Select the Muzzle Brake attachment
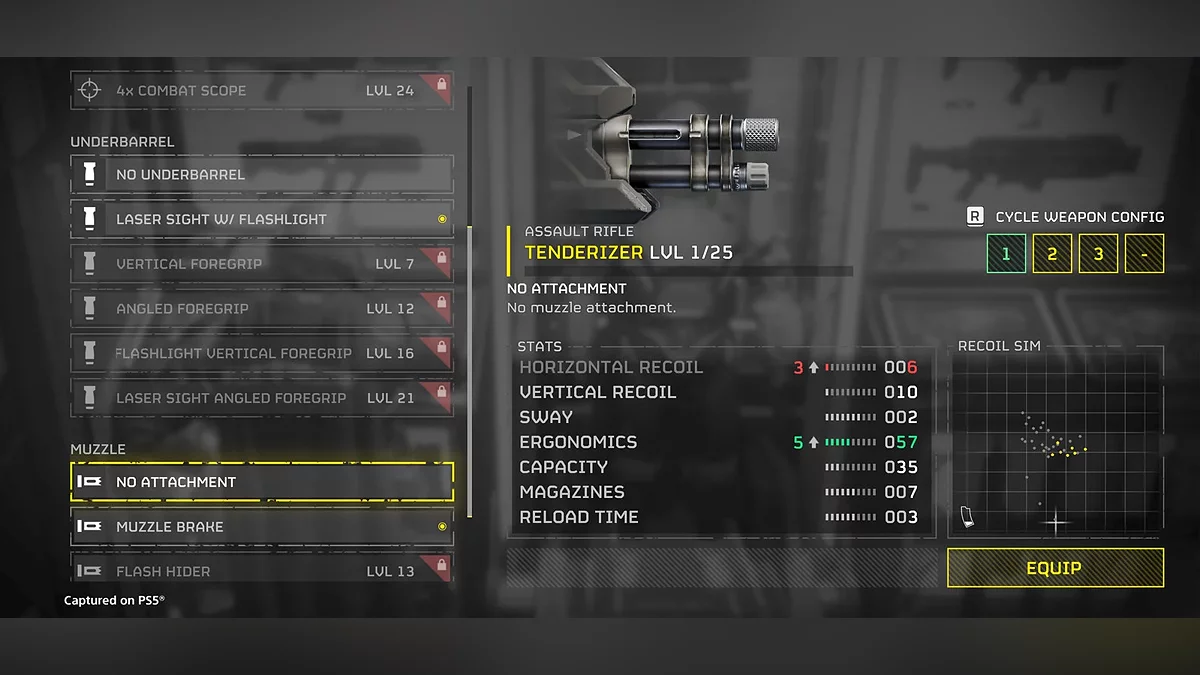The height and width of the screenshot is (675, 1200). pyautogui.click(x=262, y=526)
